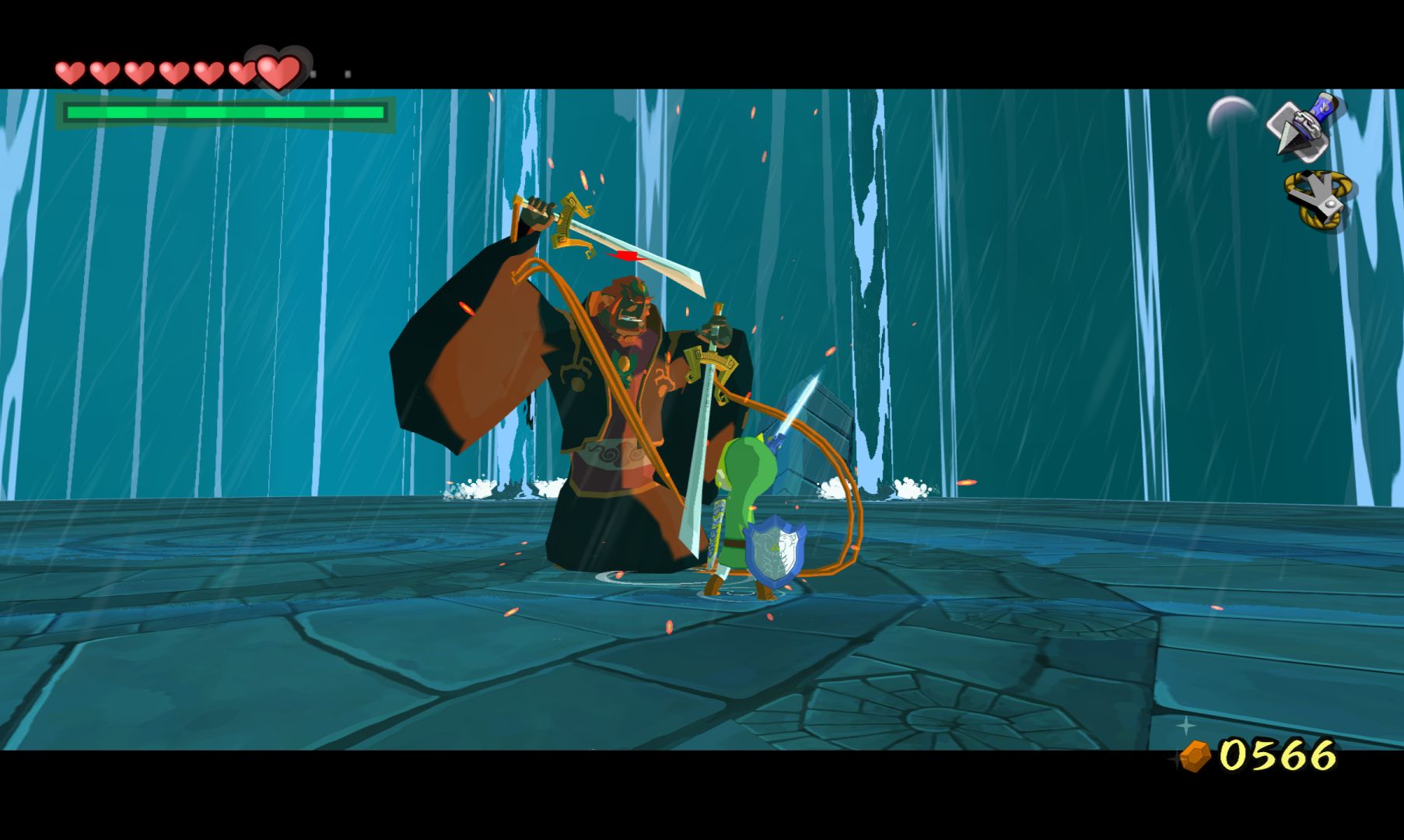Select the Master Sword item icon

[1302, 125]
